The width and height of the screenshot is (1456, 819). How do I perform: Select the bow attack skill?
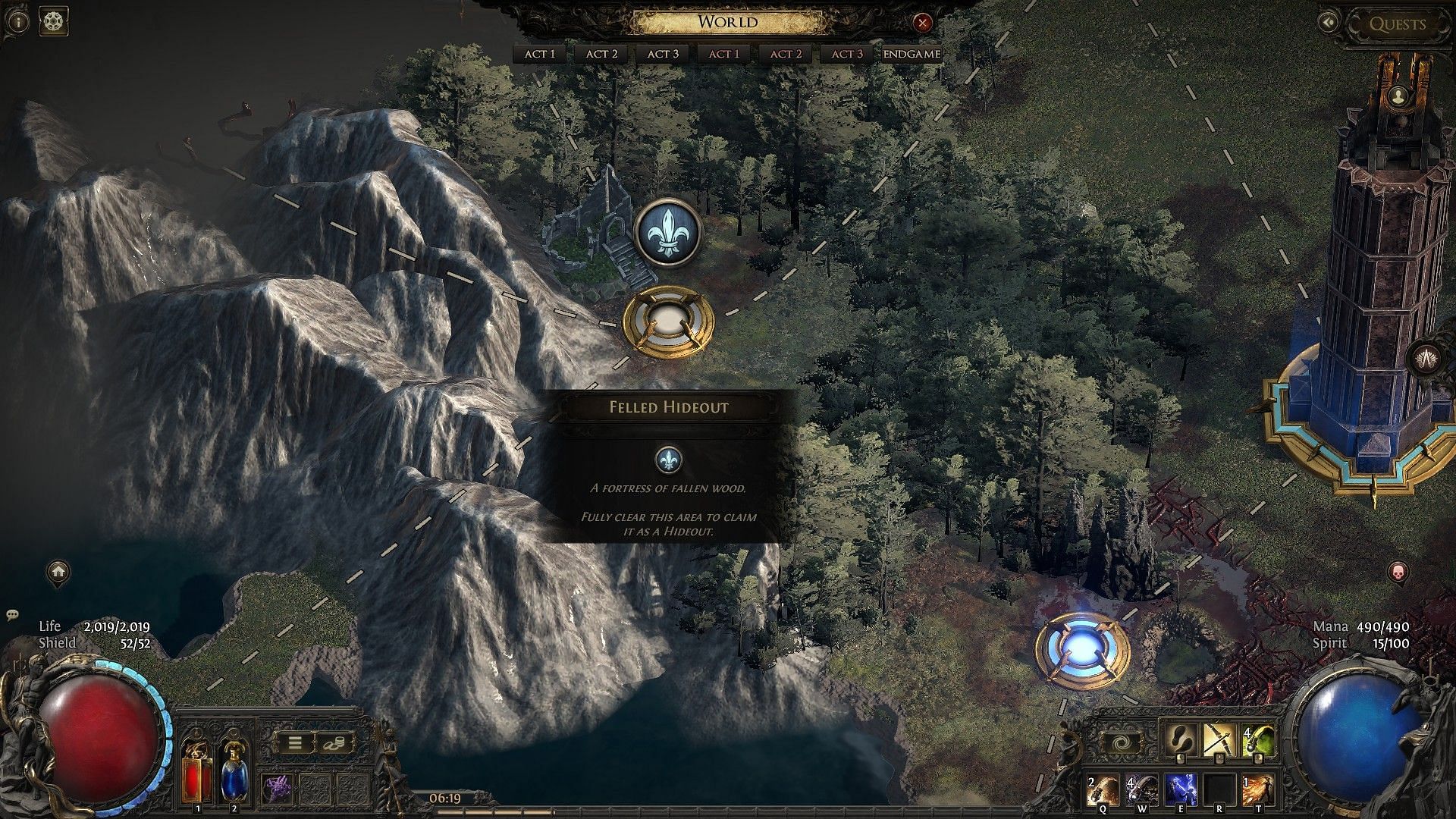click(1219, 739)
